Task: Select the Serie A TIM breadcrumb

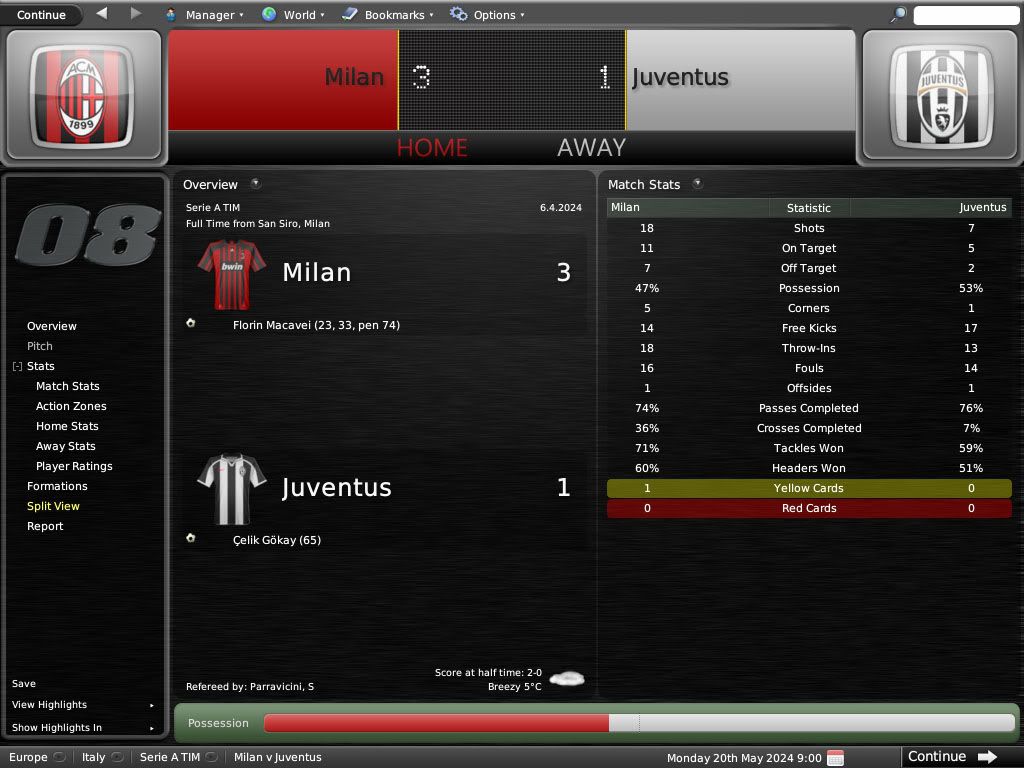Action: (170, 757)
